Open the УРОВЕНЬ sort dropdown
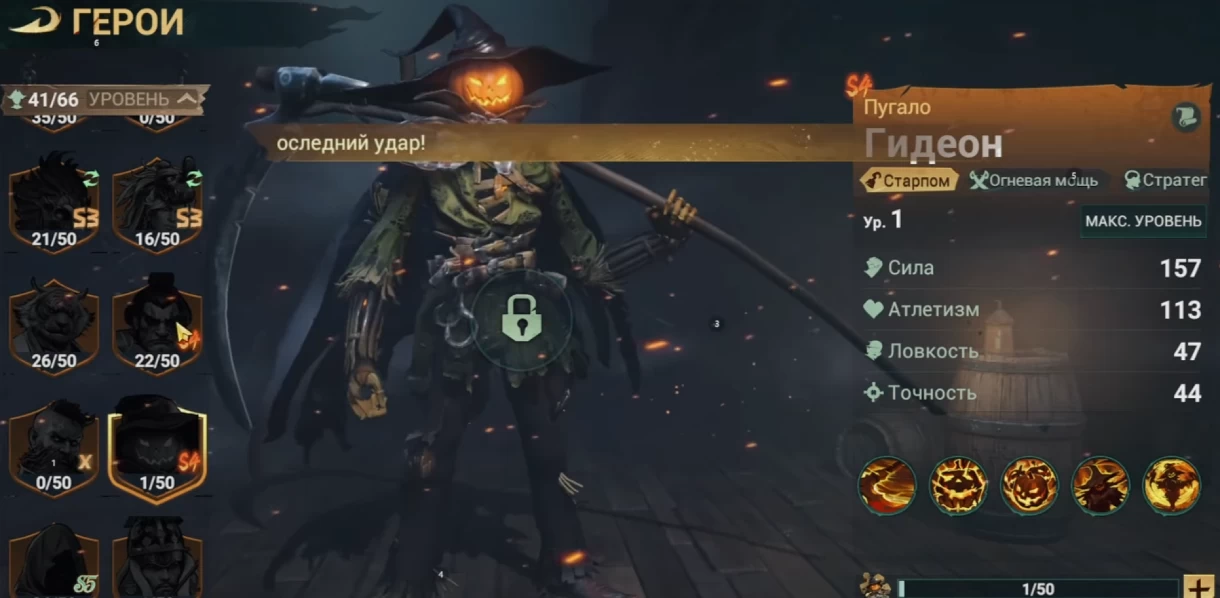1220x598 pixels. coord(142,99)
